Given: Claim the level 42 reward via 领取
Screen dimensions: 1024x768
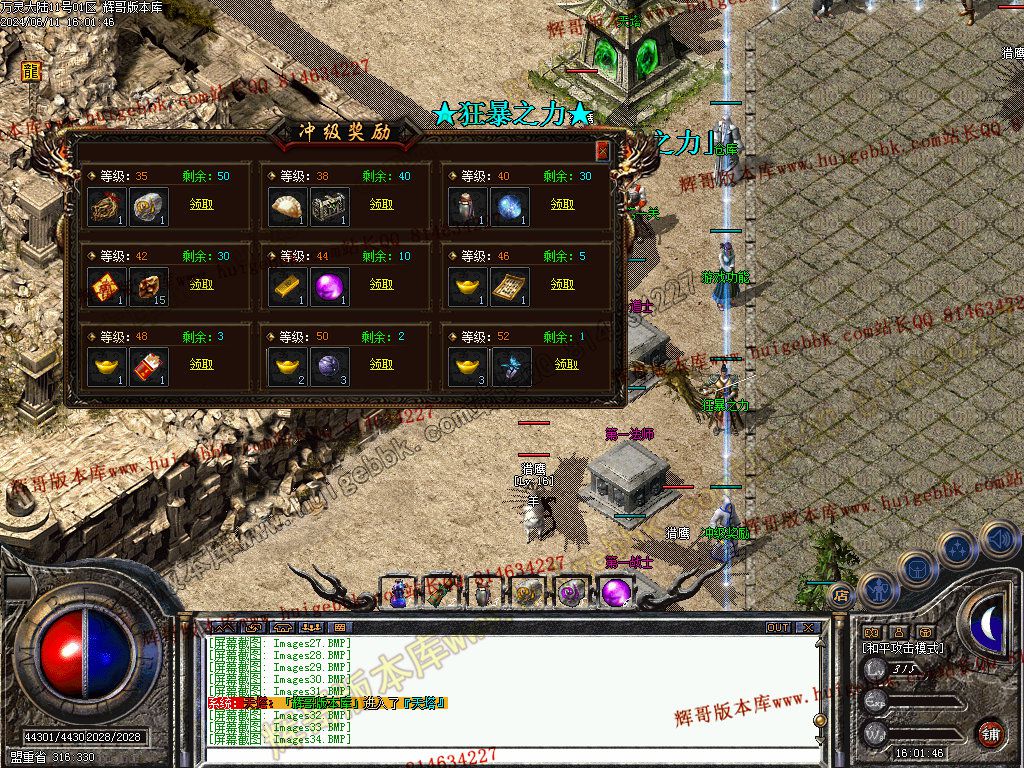Looking at the screenshot, I should click(x=200, y=284).
